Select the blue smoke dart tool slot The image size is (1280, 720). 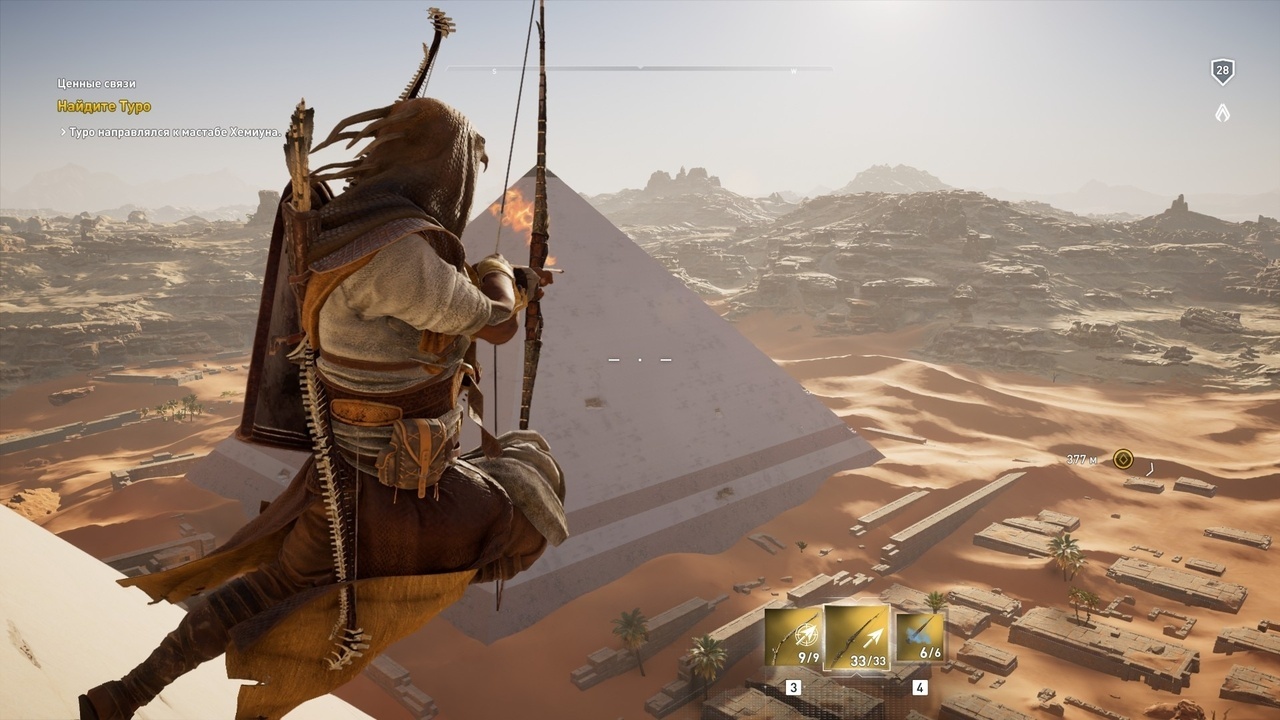click(x=919, y=637)
